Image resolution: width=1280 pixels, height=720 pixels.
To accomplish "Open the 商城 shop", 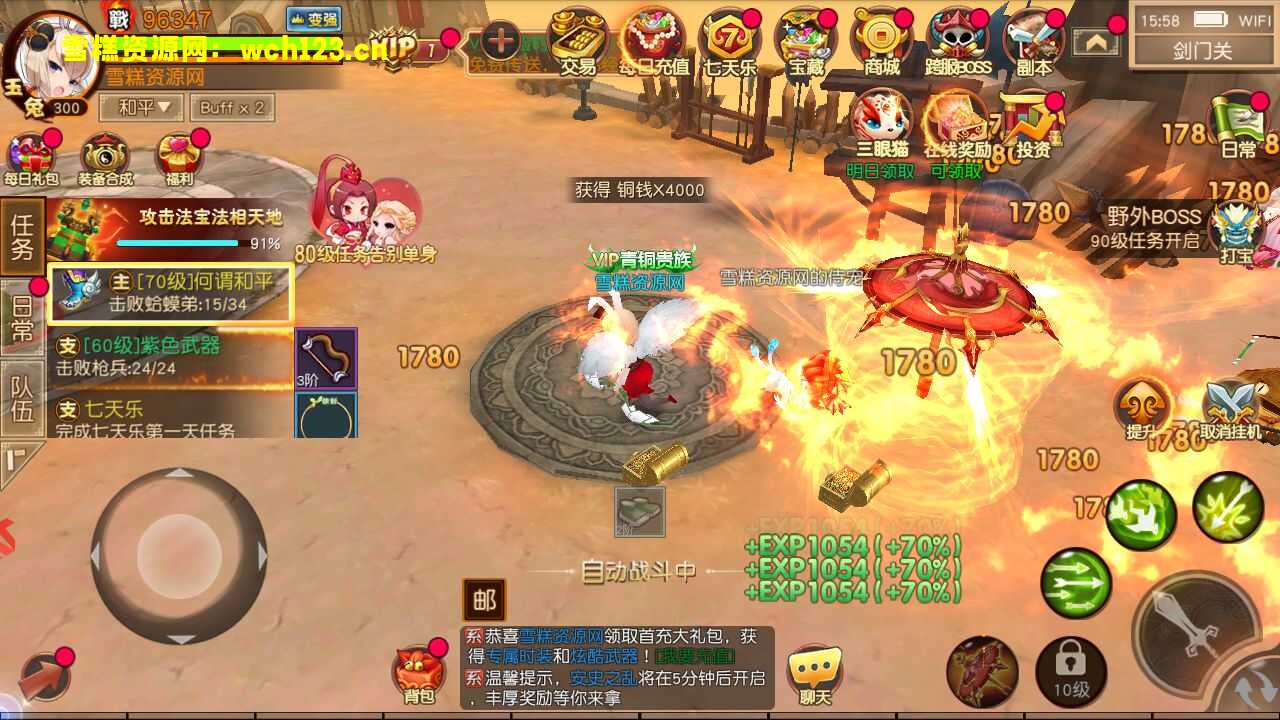I will (x=881, y=42).
